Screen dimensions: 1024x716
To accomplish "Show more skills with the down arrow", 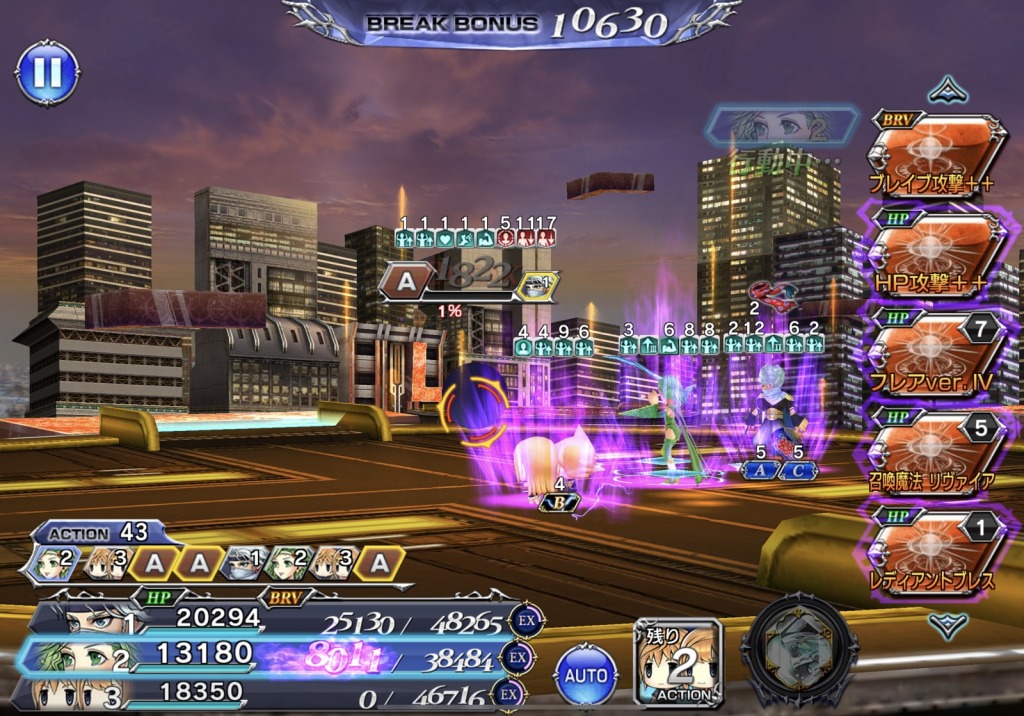I will (946, 627).
